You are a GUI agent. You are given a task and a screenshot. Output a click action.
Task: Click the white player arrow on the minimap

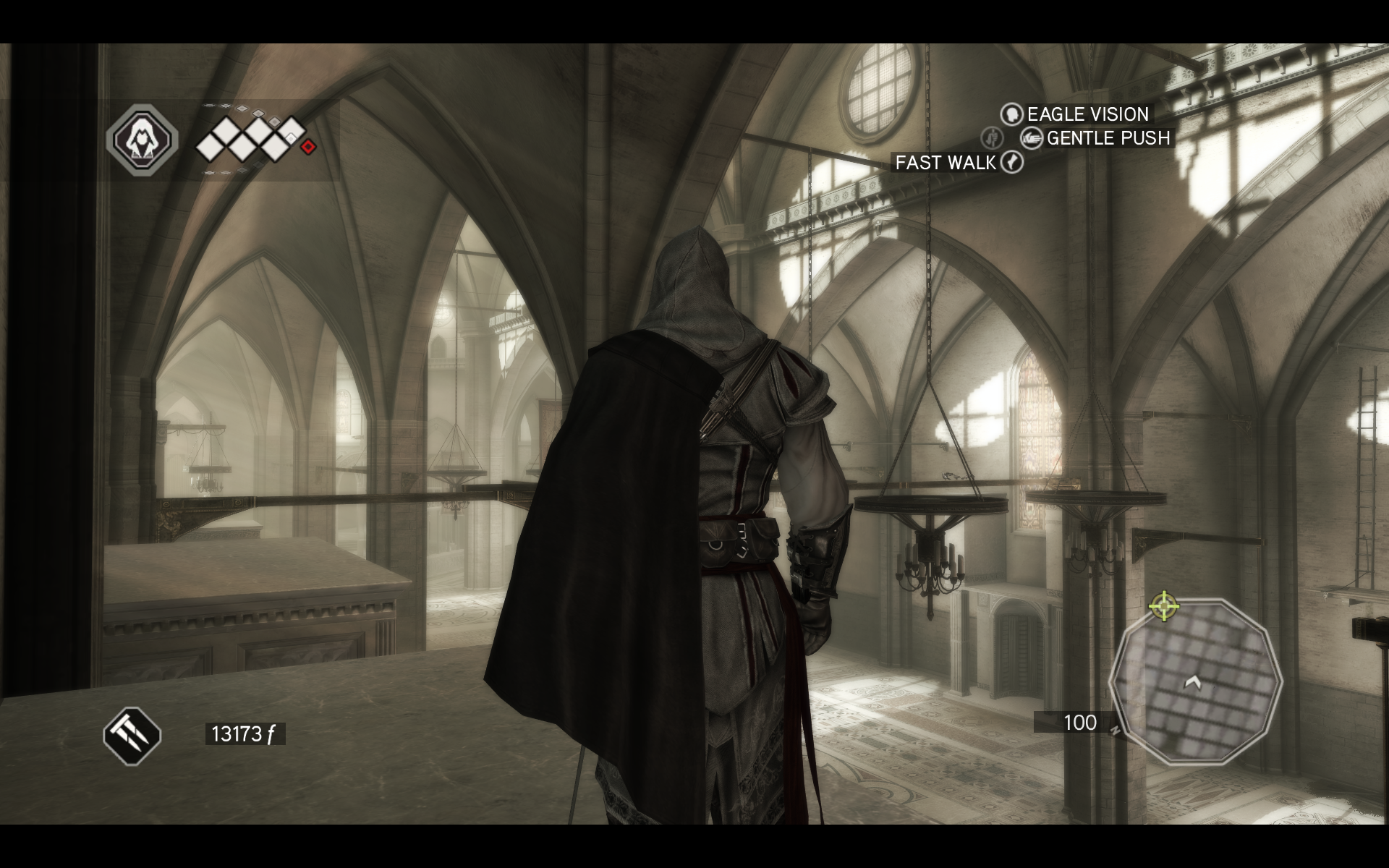click(x=1193, y=682)
